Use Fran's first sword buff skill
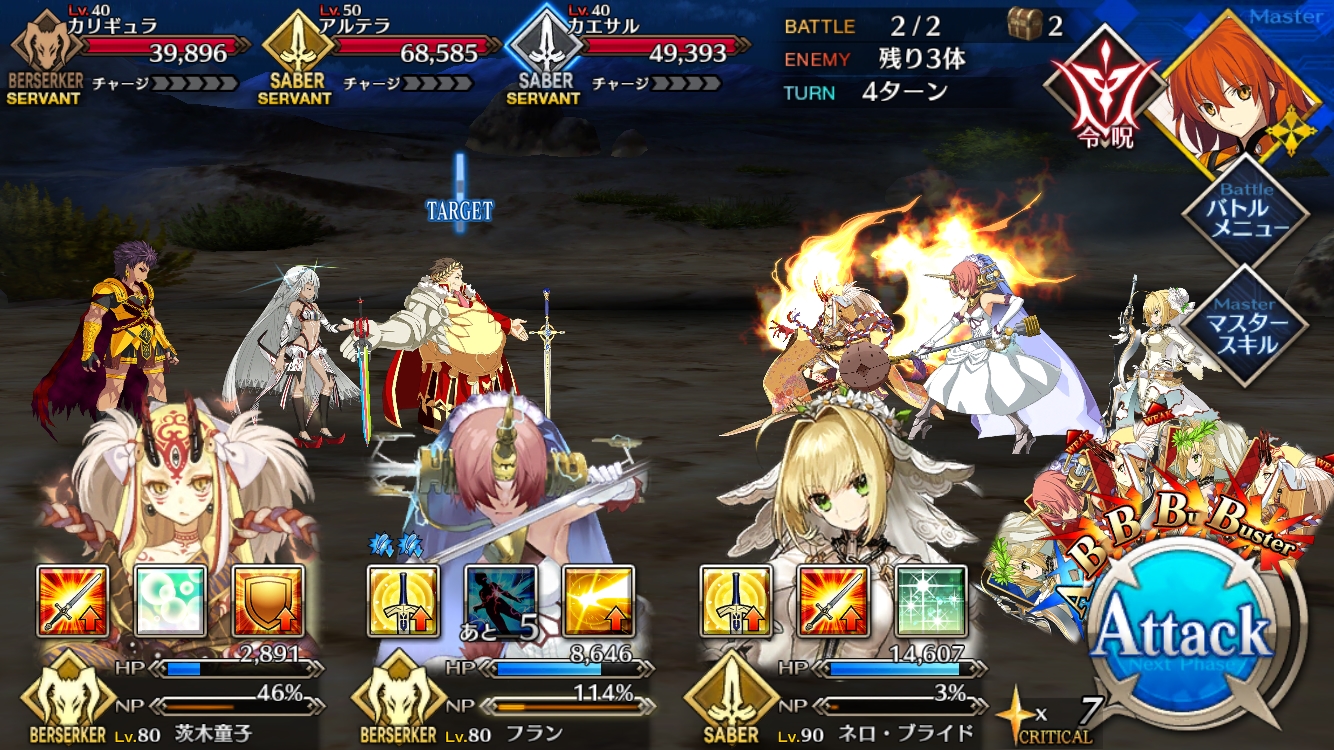1334x750 pixels. (403, 601)
